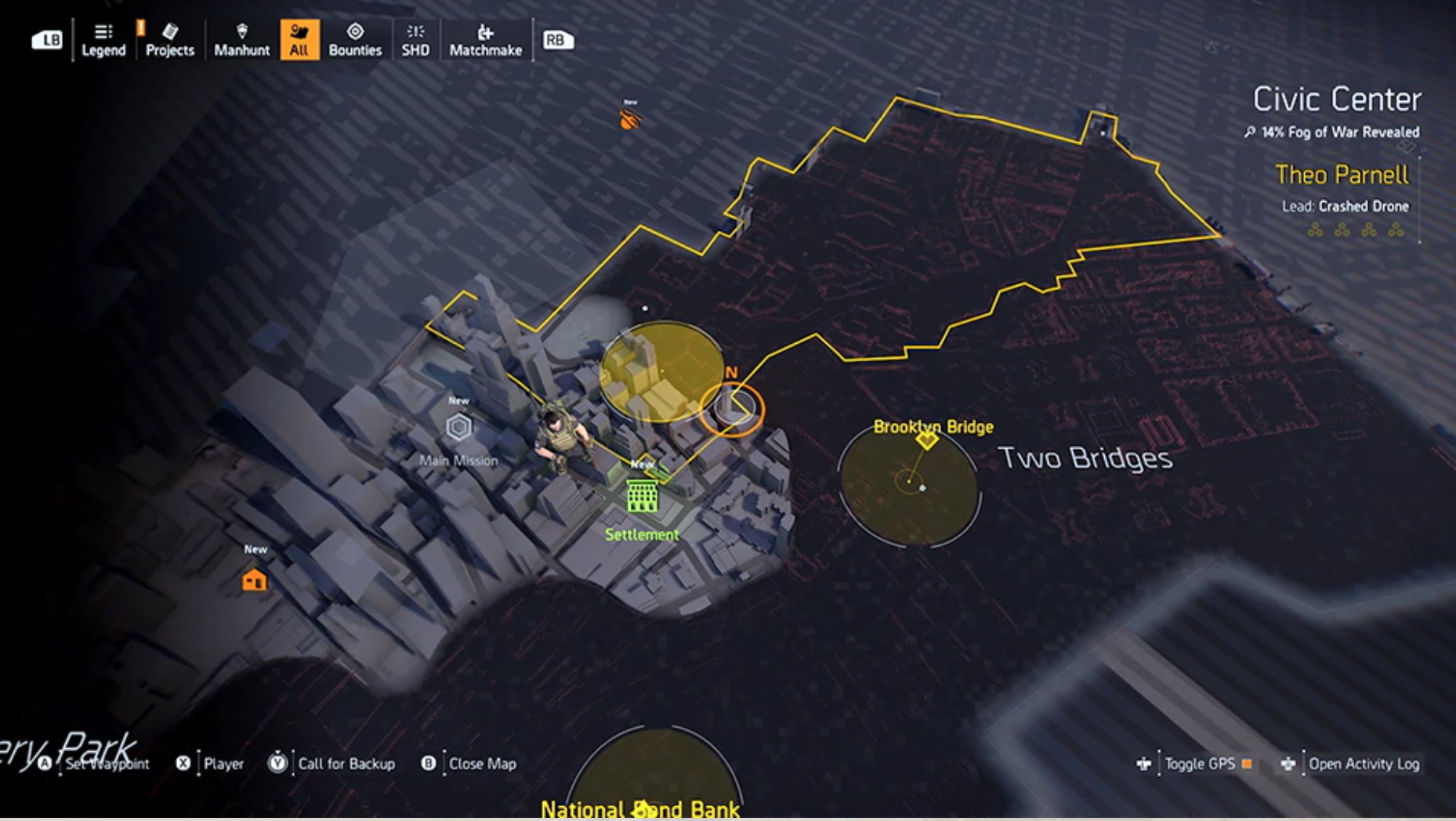The width and height of the screenshot is (1456, 821).
Task: Open the Legend tab
Action: [x=103, y=40]
